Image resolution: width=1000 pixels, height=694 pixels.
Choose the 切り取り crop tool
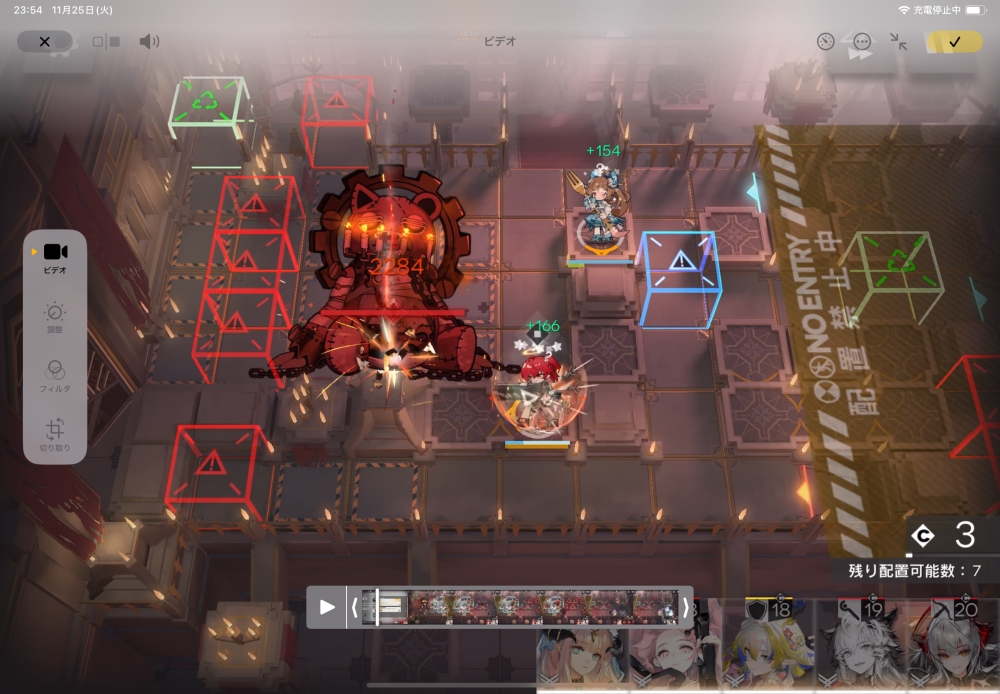click(55, 435)
